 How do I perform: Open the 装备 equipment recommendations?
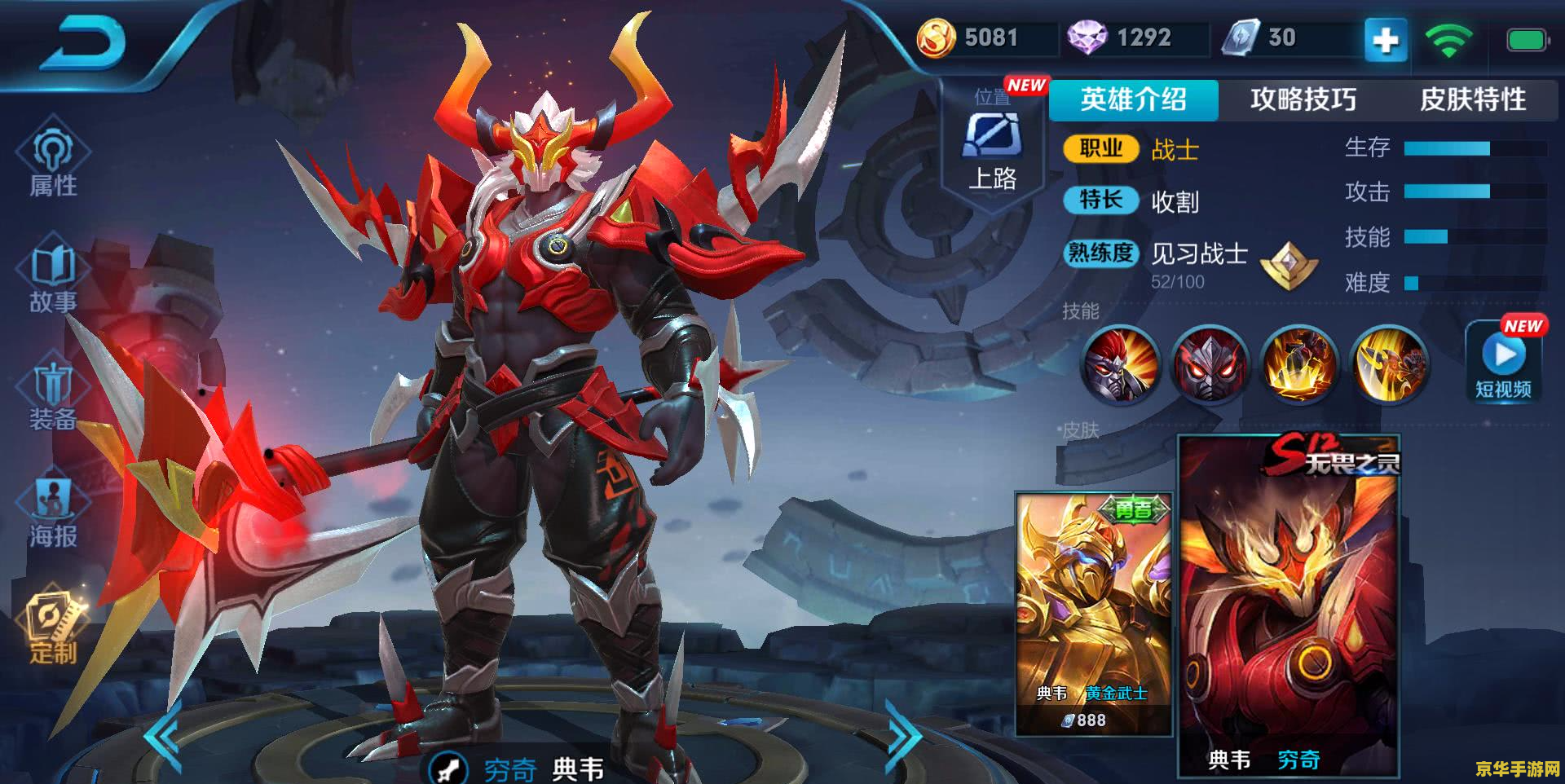tap(53, 394)
